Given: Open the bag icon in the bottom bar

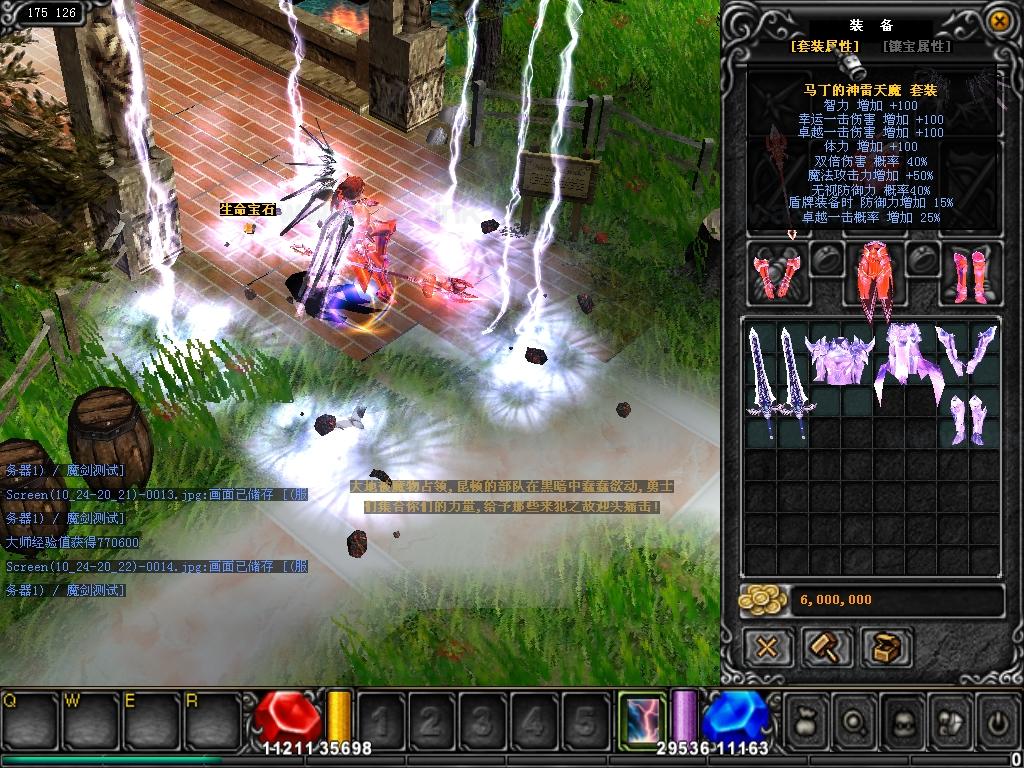Looking at the screenshot, I should 806,719.
